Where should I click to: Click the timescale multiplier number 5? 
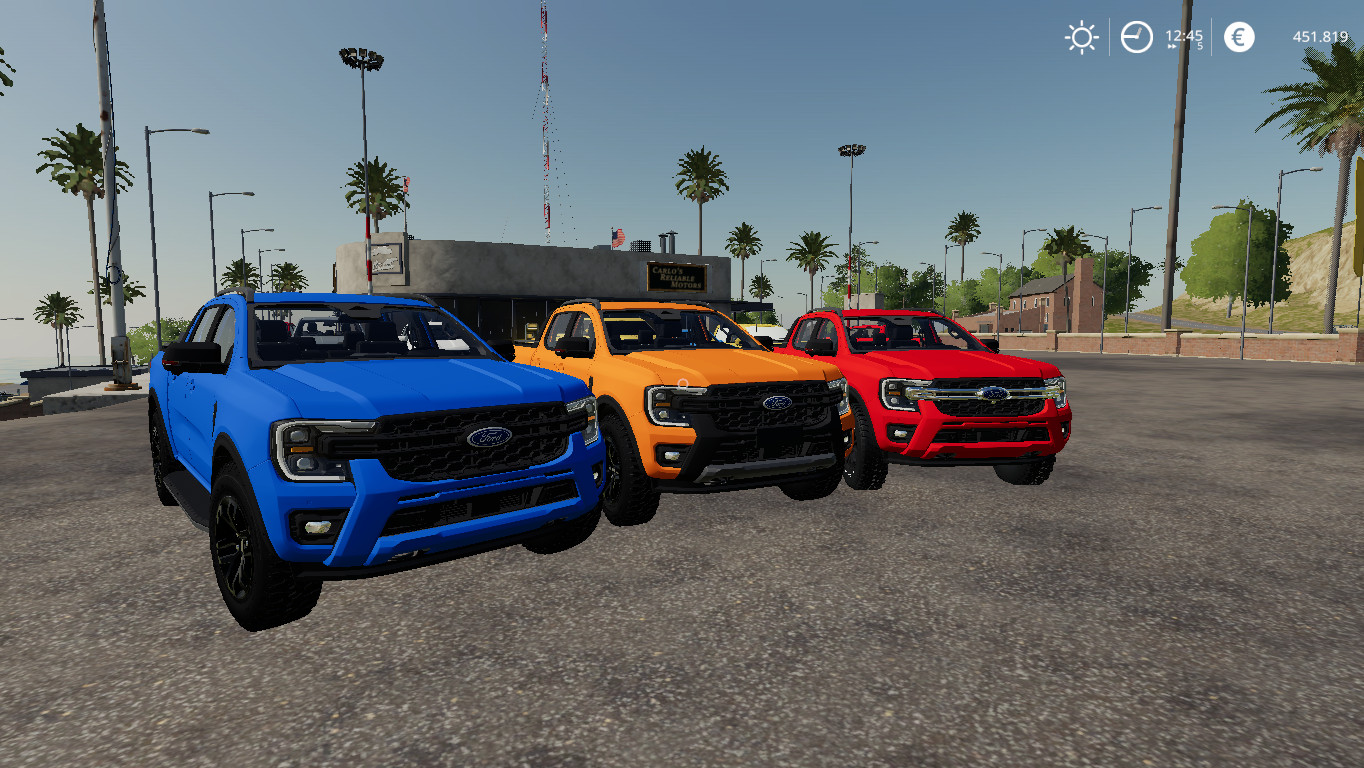point(1198,46)
